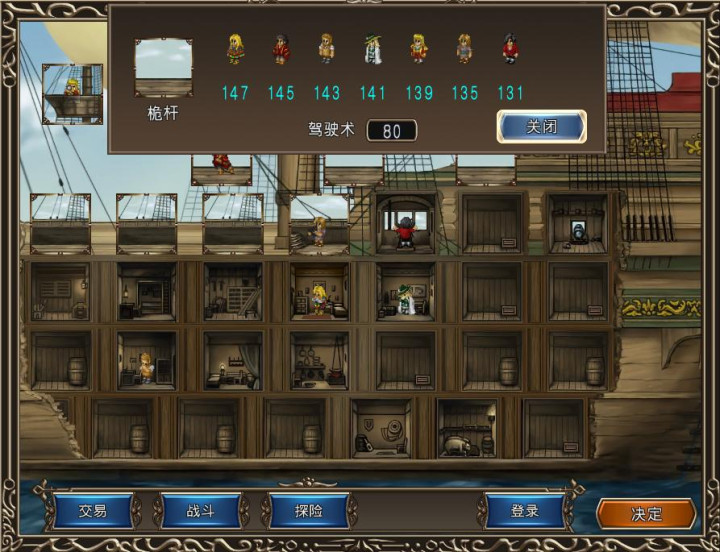Select the cabin with the green-hat crew member
The width and height of the screenshot is (720, 552).
pyautogui.click(x=405, y=294)
